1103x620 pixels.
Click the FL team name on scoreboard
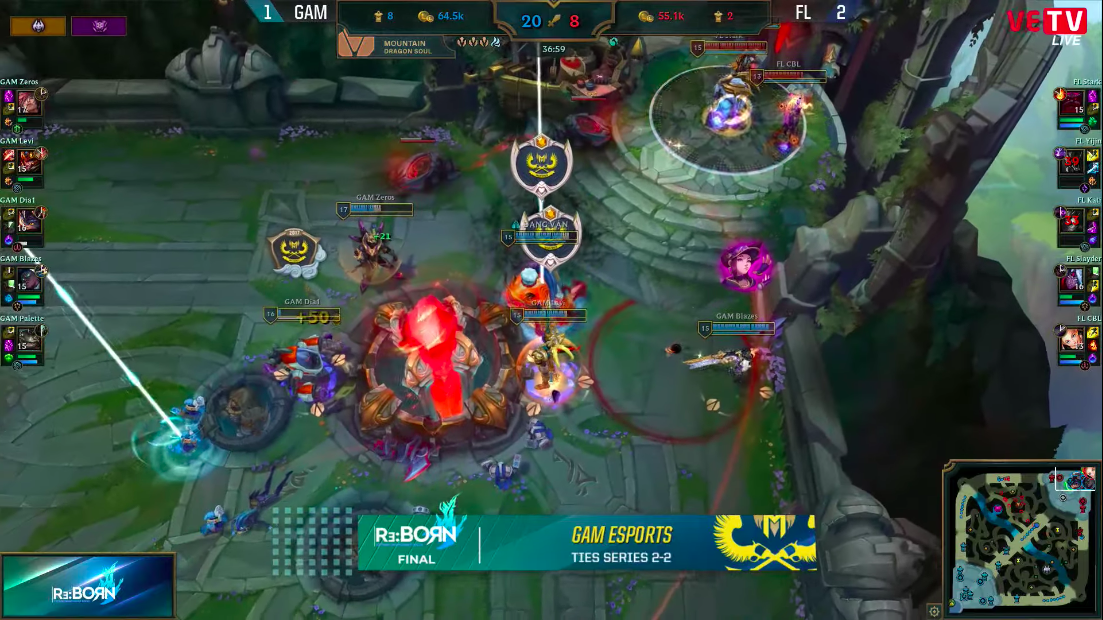[x=803, y=13]
